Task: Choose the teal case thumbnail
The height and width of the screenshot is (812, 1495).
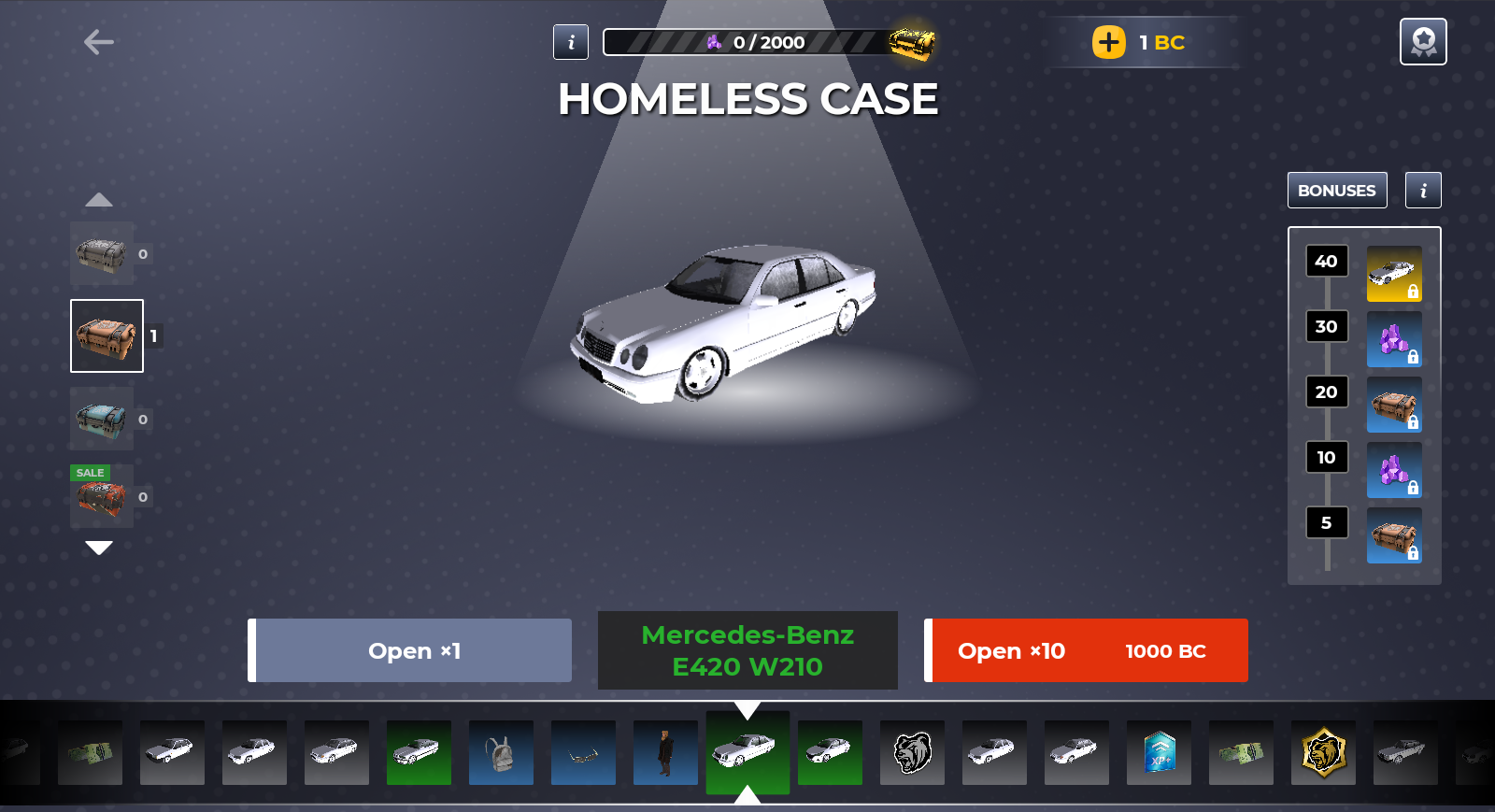Action: pyautogui.click(x=102, y=420)
